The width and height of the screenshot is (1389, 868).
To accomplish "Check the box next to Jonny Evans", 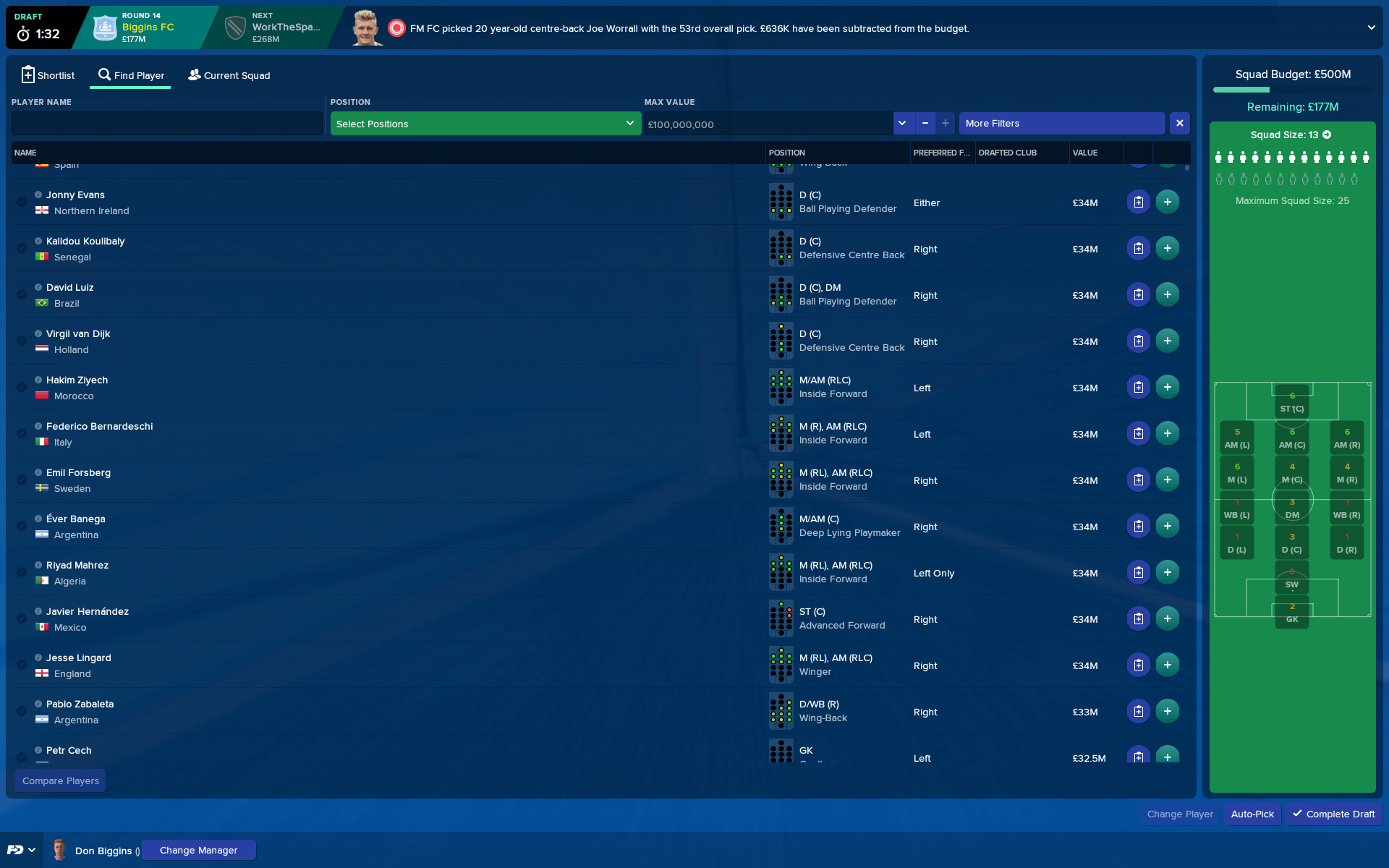I will tap(21, 202).
